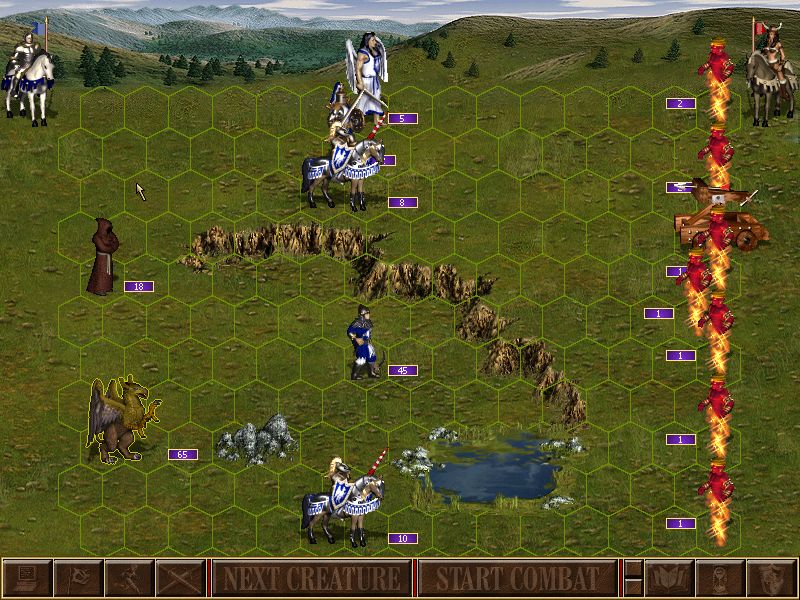Image resolution: width=800 pixels, height=600 pixels.
Task: Start the battle with Start Combat
Action: click(x=516, y=578)
